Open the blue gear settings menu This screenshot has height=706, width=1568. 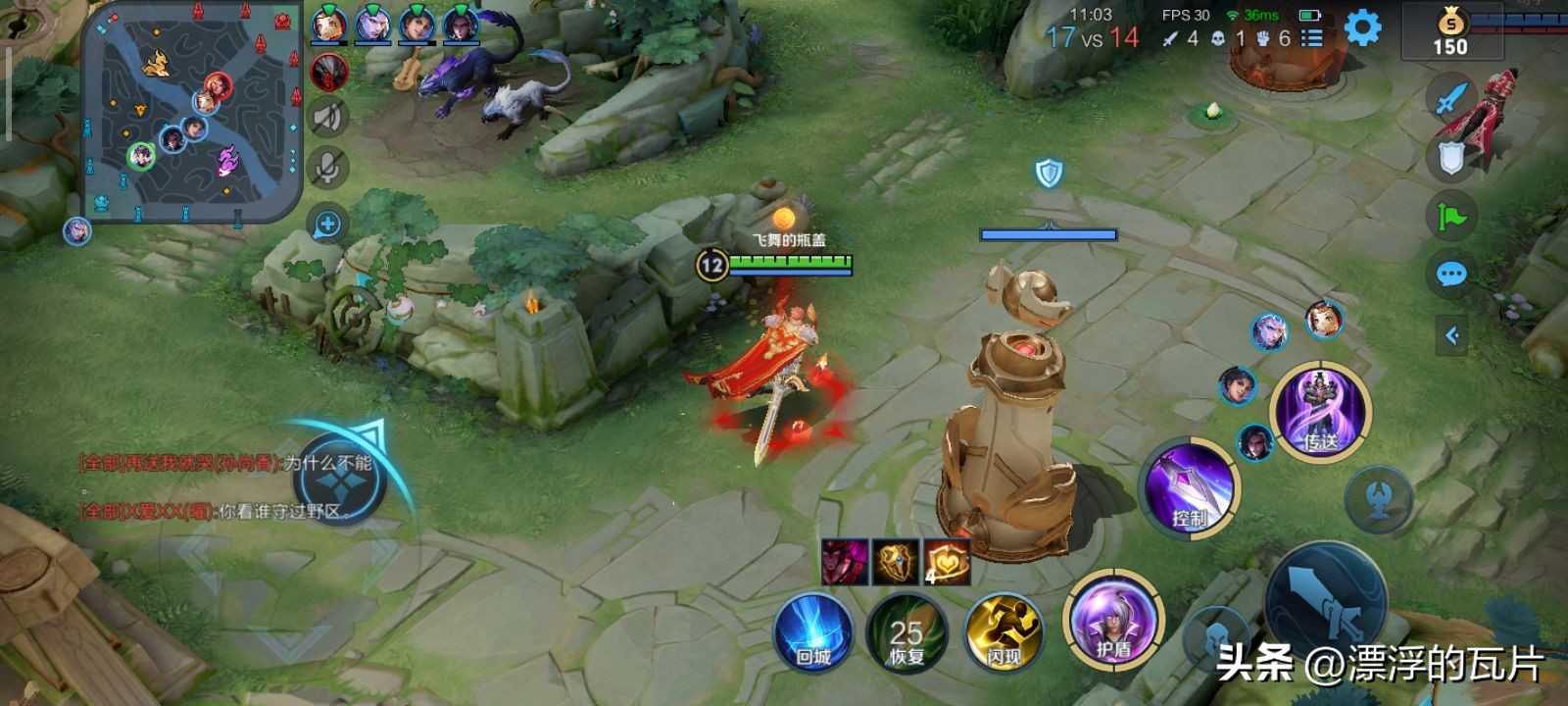tap(1362, 27)
